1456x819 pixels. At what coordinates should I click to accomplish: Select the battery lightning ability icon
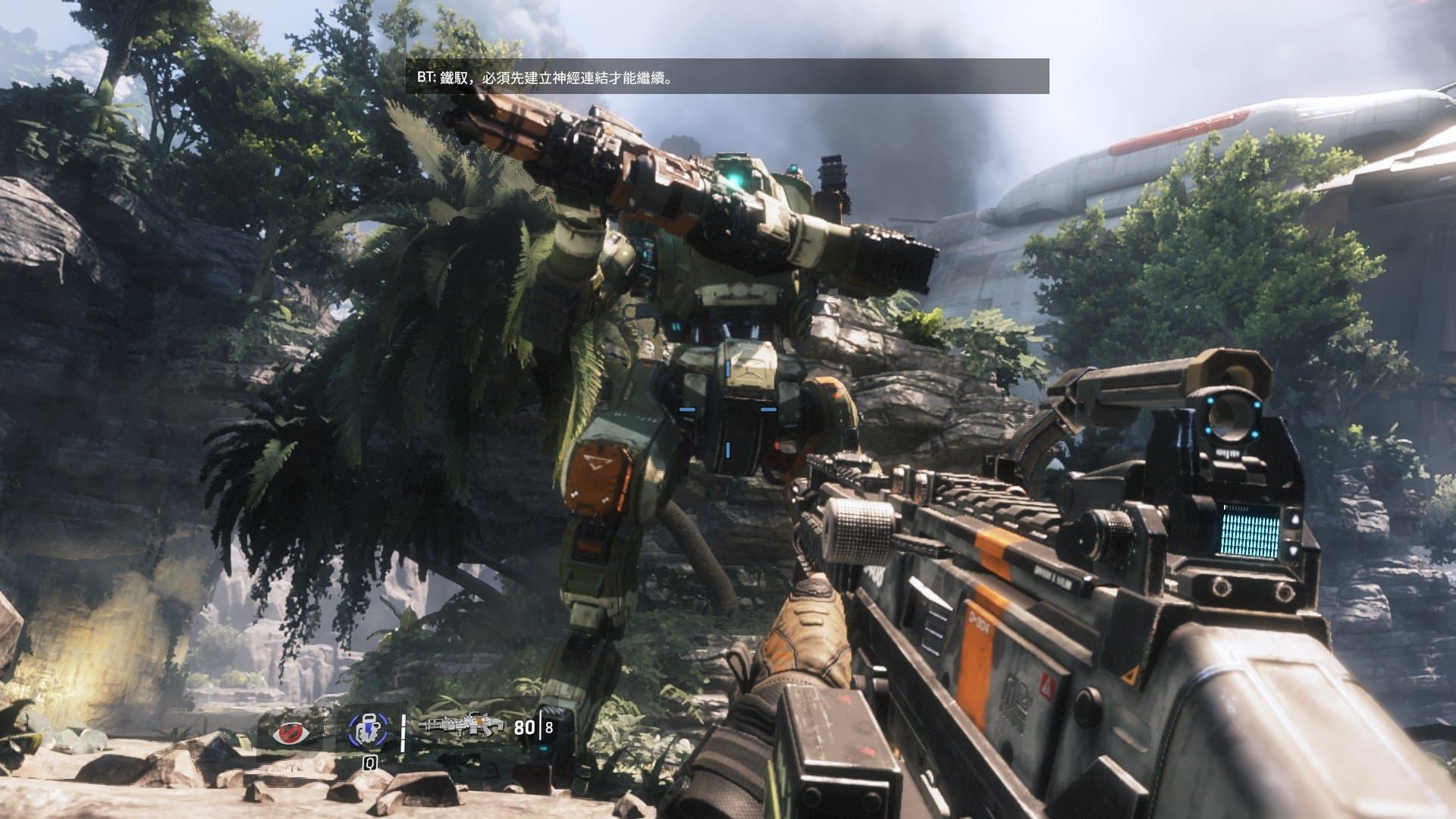pos(367,730)
